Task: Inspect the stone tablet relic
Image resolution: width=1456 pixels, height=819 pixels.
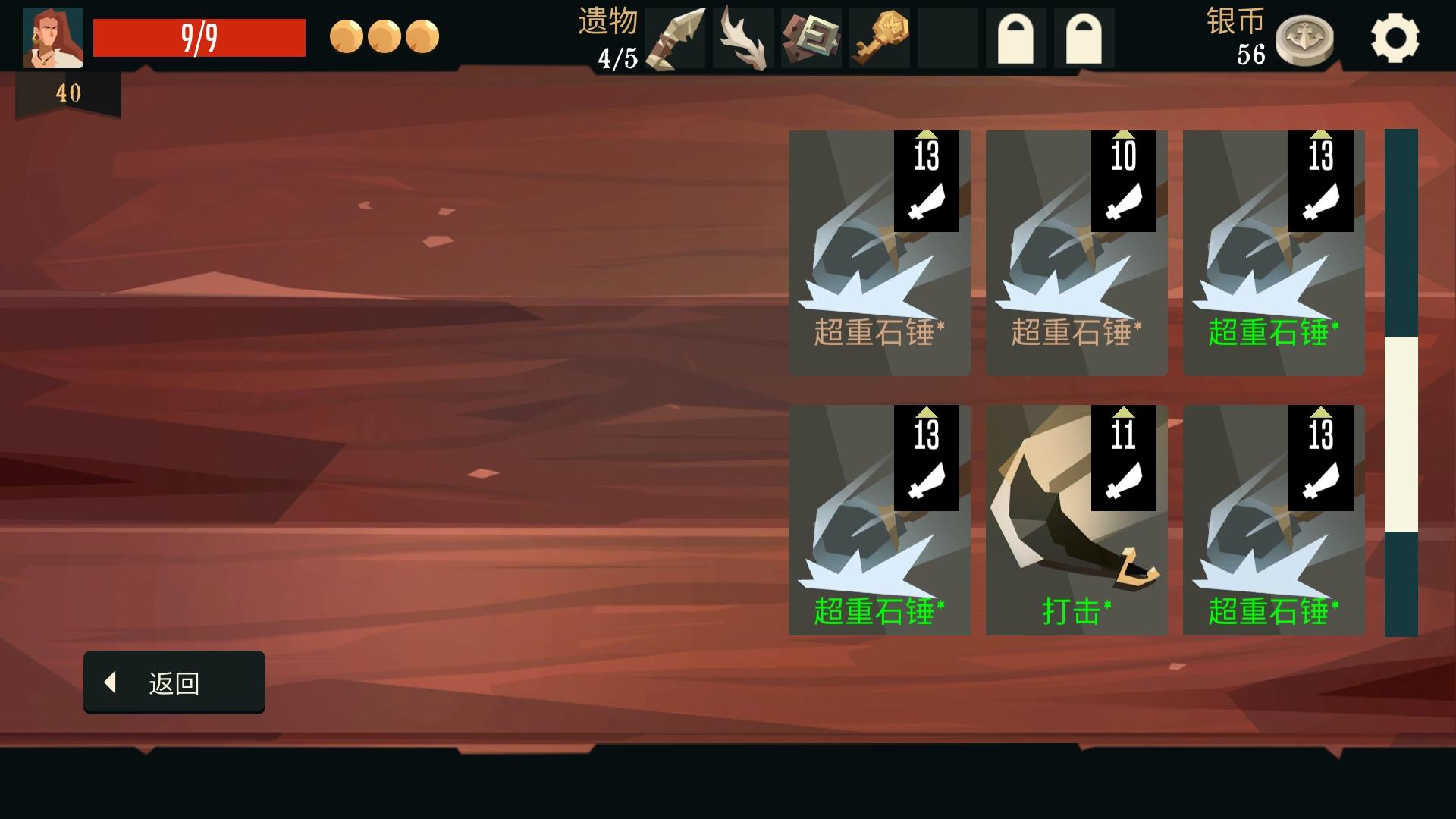Action: pos(811,36)
